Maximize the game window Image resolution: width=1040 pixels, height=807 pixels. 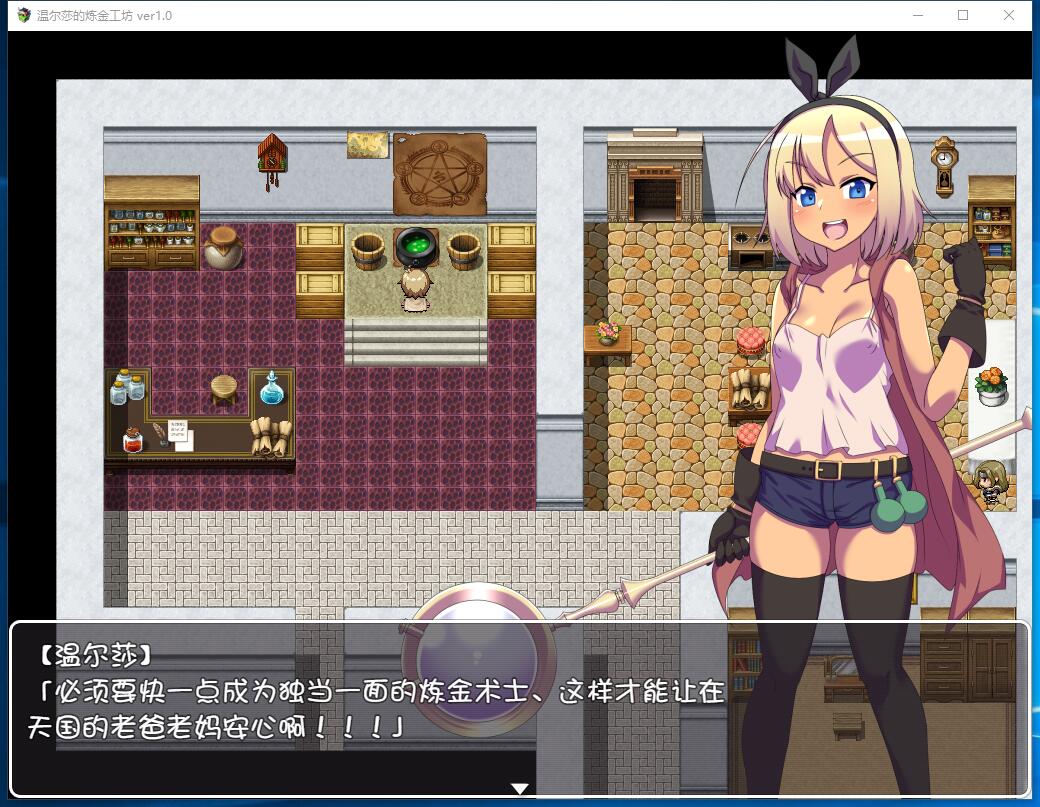tap(963, 15)
